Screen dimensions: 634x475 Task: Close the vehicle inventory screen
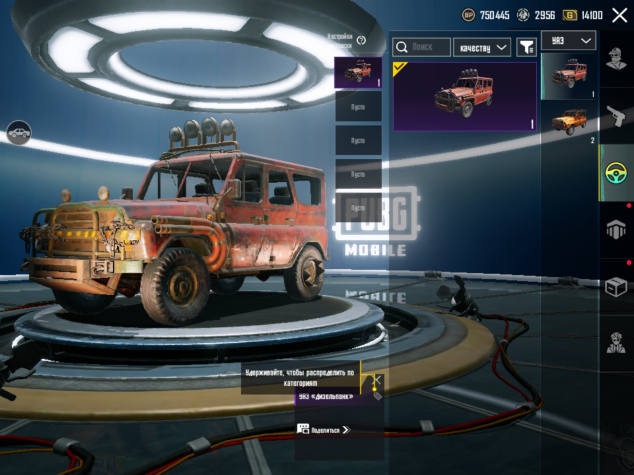pyautogui.click(x=619, y=15)
